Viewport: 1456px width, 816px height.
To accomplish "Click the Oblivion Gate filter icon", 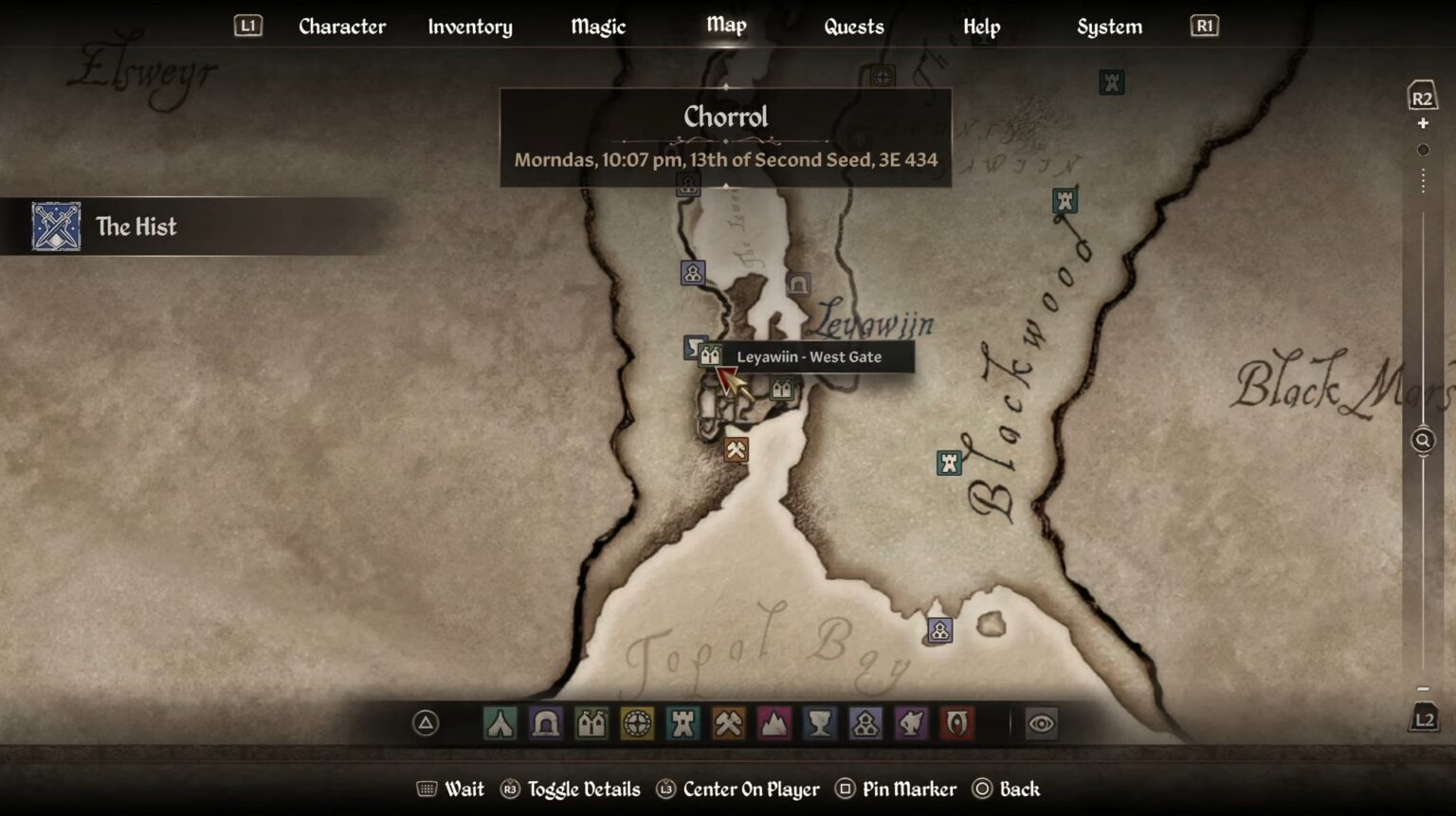I will coord(958,725).
